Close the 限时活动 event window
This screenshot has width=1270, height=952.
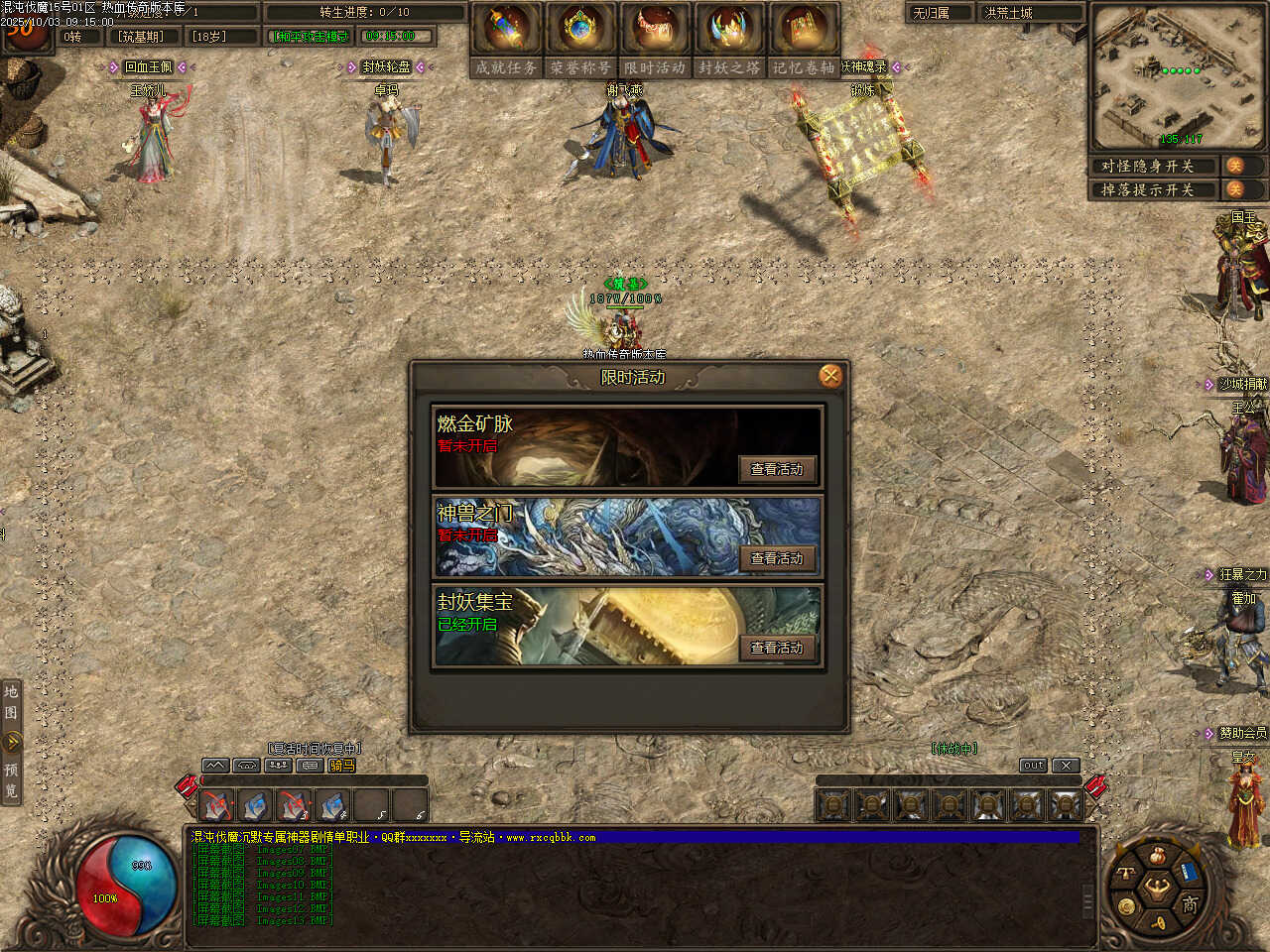click(x=830, y=376)
